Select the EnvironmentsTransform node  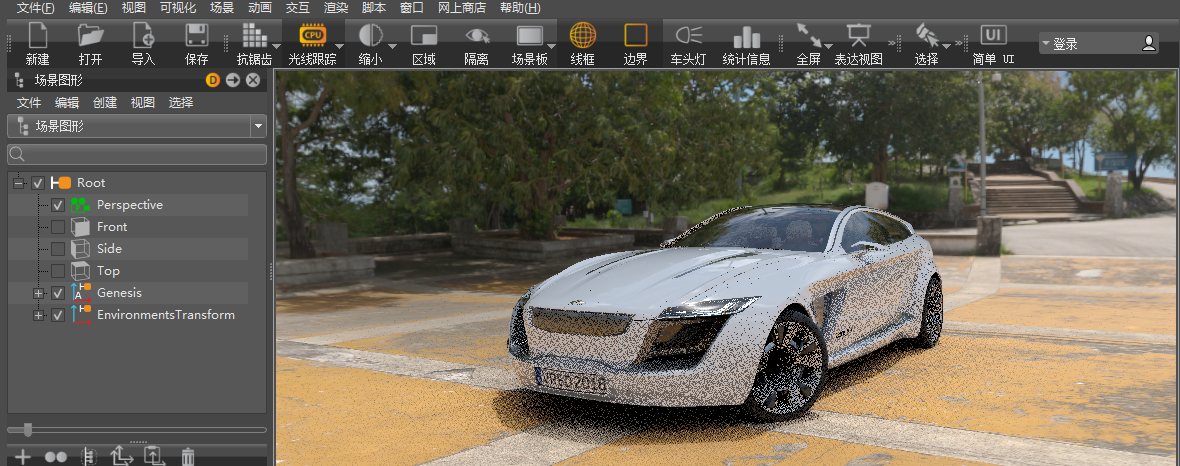[165, 315]
